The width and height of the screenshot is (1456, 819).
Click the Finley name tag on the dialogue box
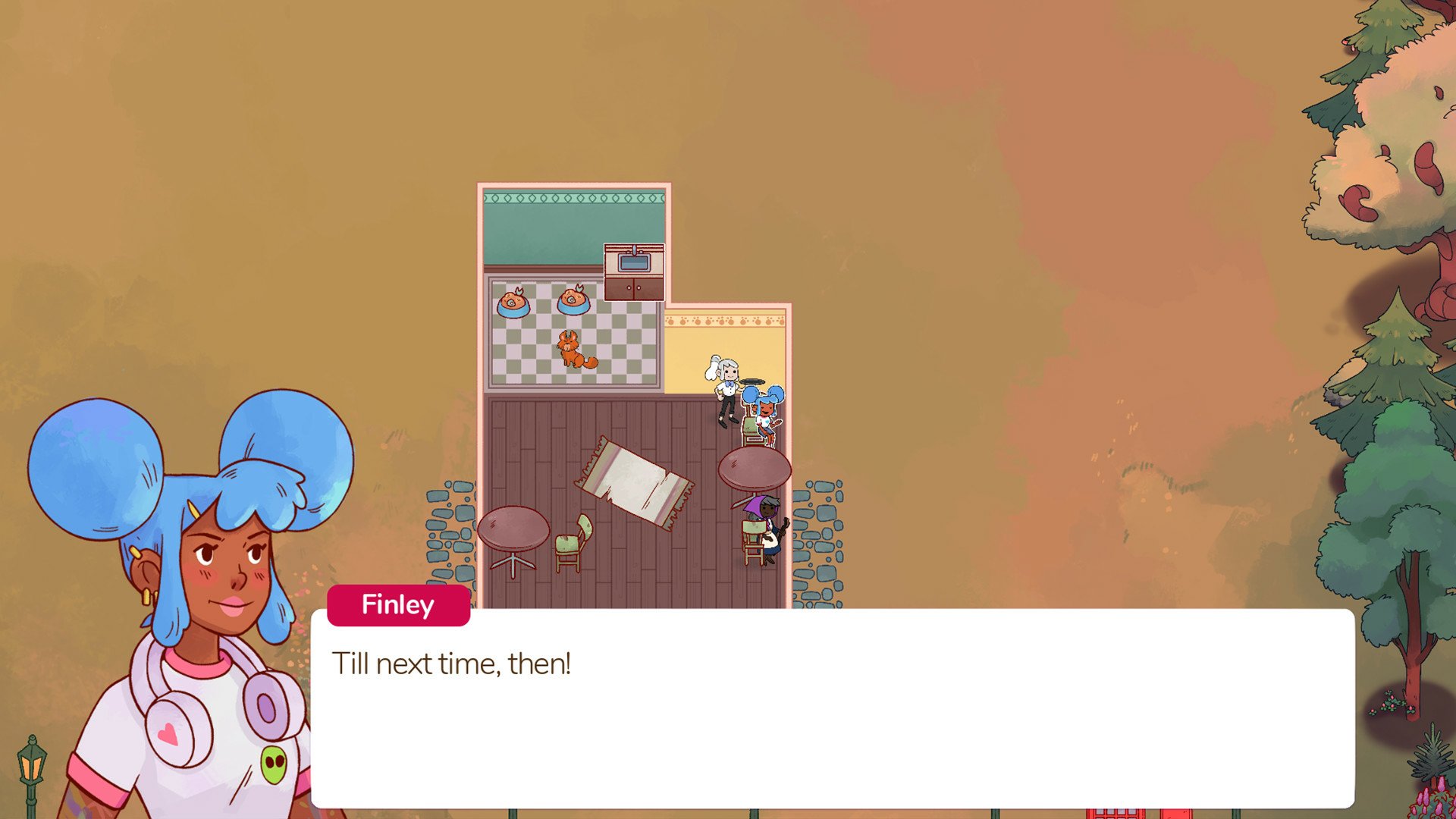pyautogui.click(x=397, y=604)
